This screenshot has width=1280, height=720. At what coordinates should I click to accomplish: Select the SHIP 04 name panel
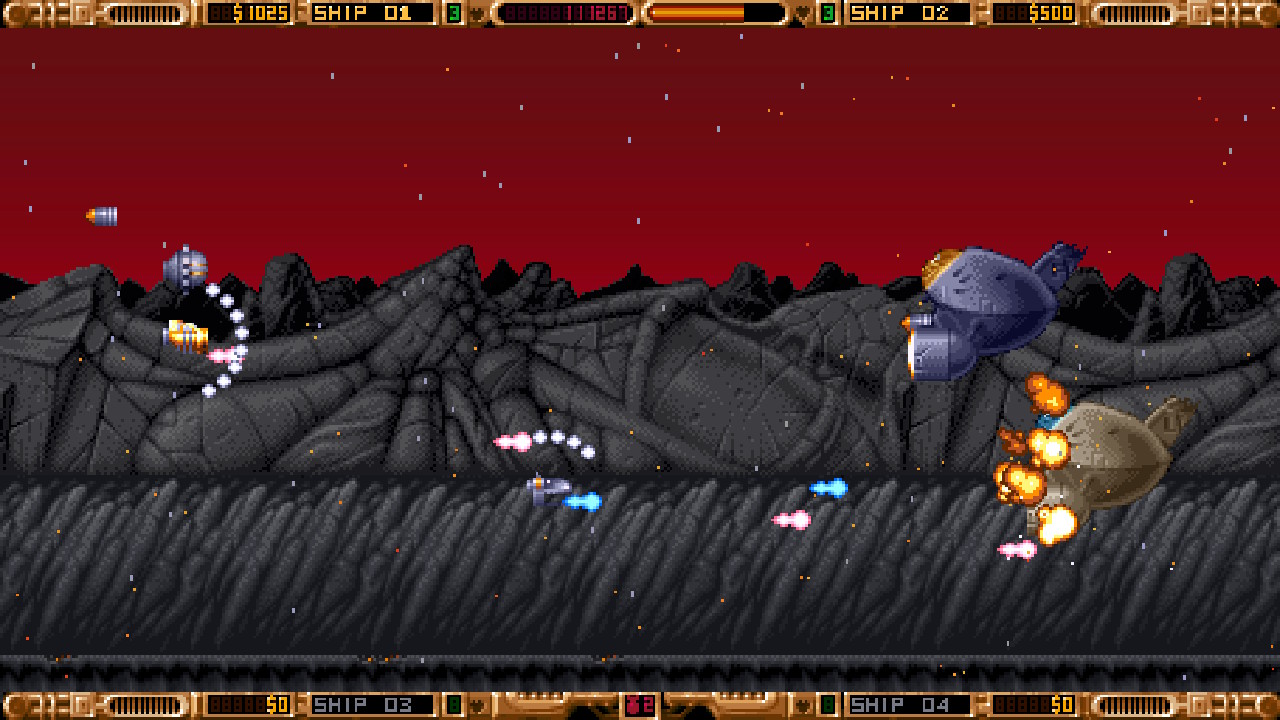912,705
